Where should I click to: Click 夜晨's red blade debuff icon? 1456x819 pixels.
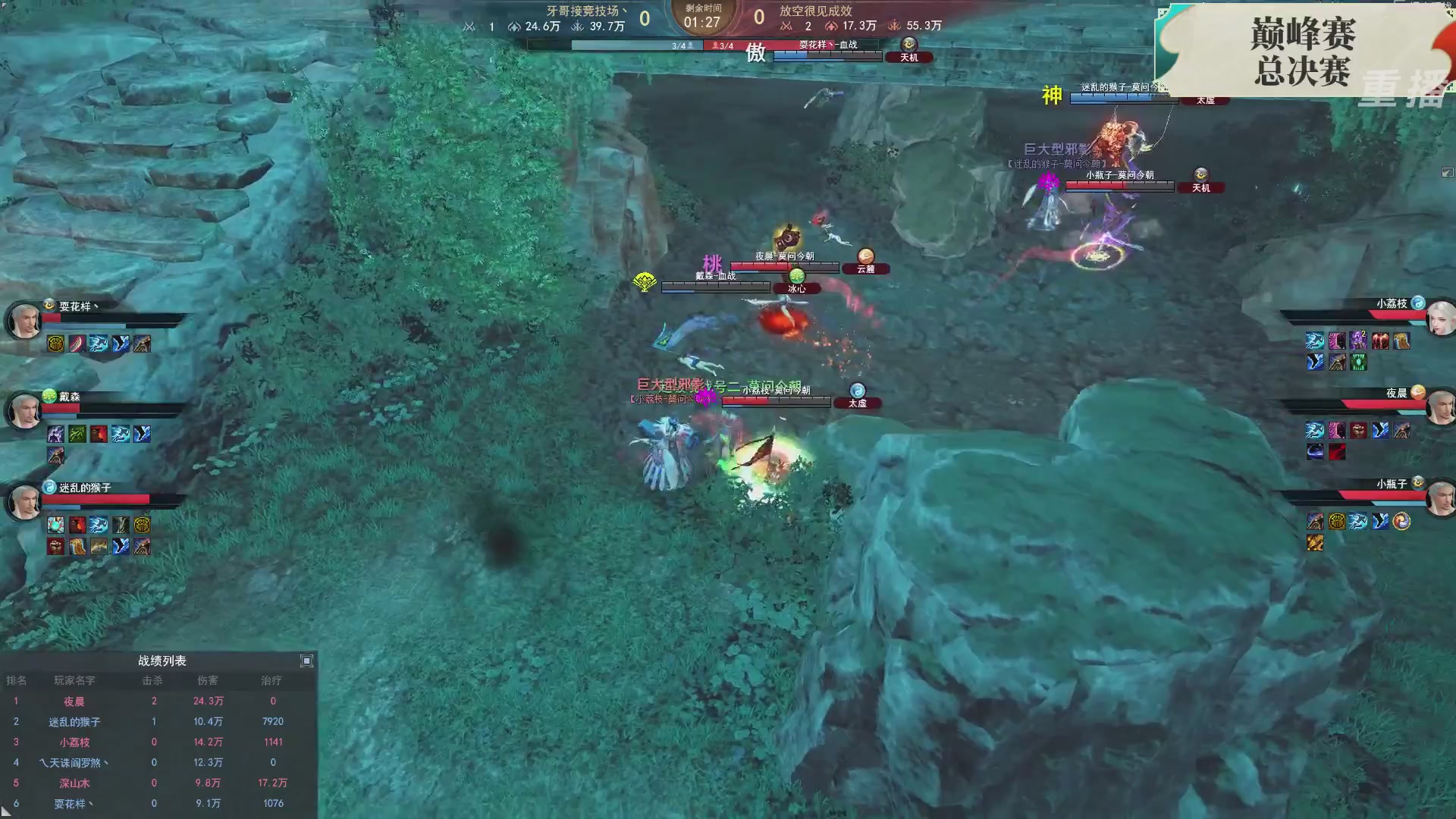tap(1337, 452)
